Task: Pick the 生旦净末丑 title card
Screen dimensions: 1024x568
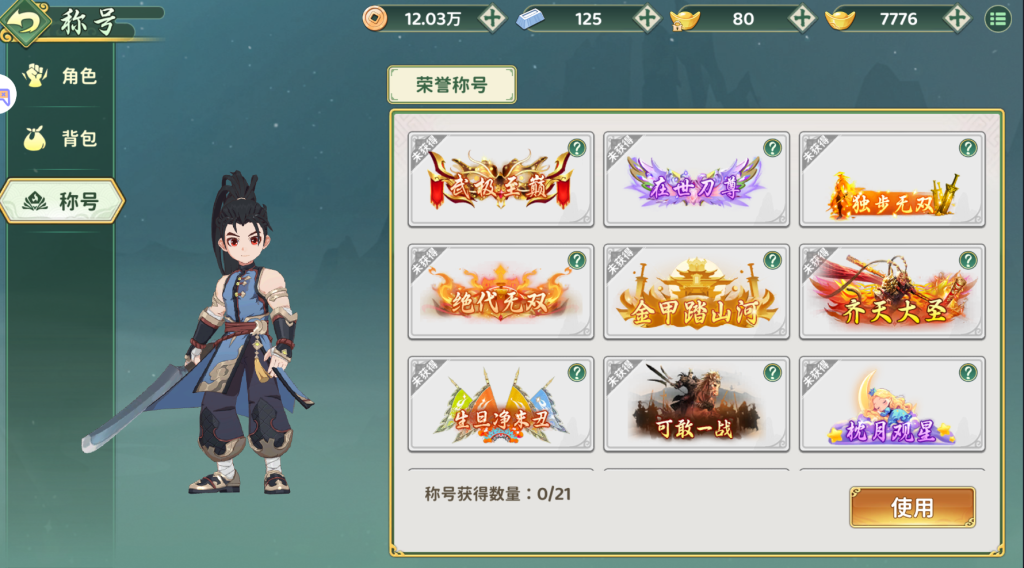Action: [x=500, y=404]
